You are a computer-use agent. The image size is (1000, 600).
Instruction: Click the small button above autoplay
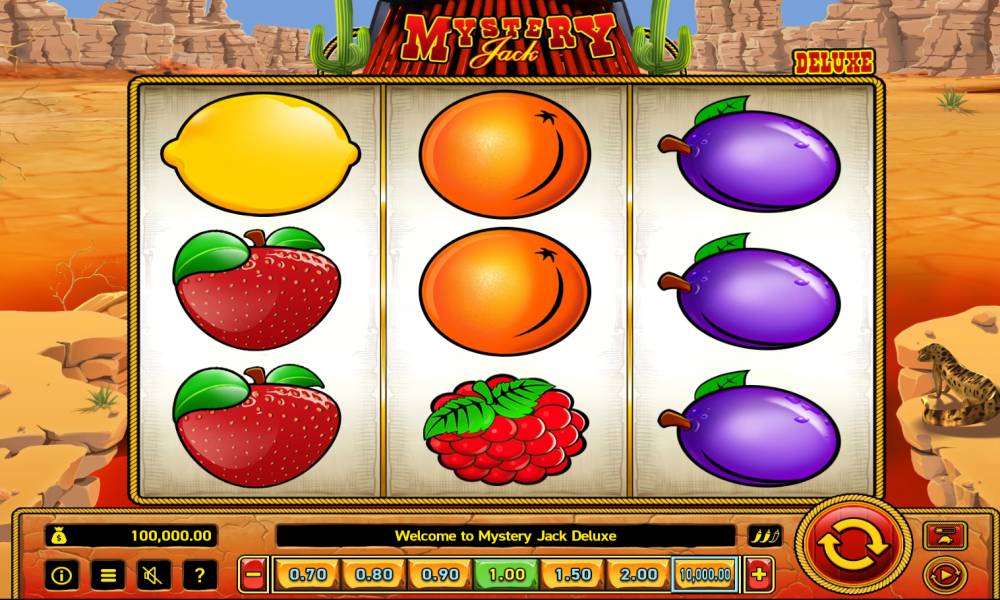click(x=941, y=536)
